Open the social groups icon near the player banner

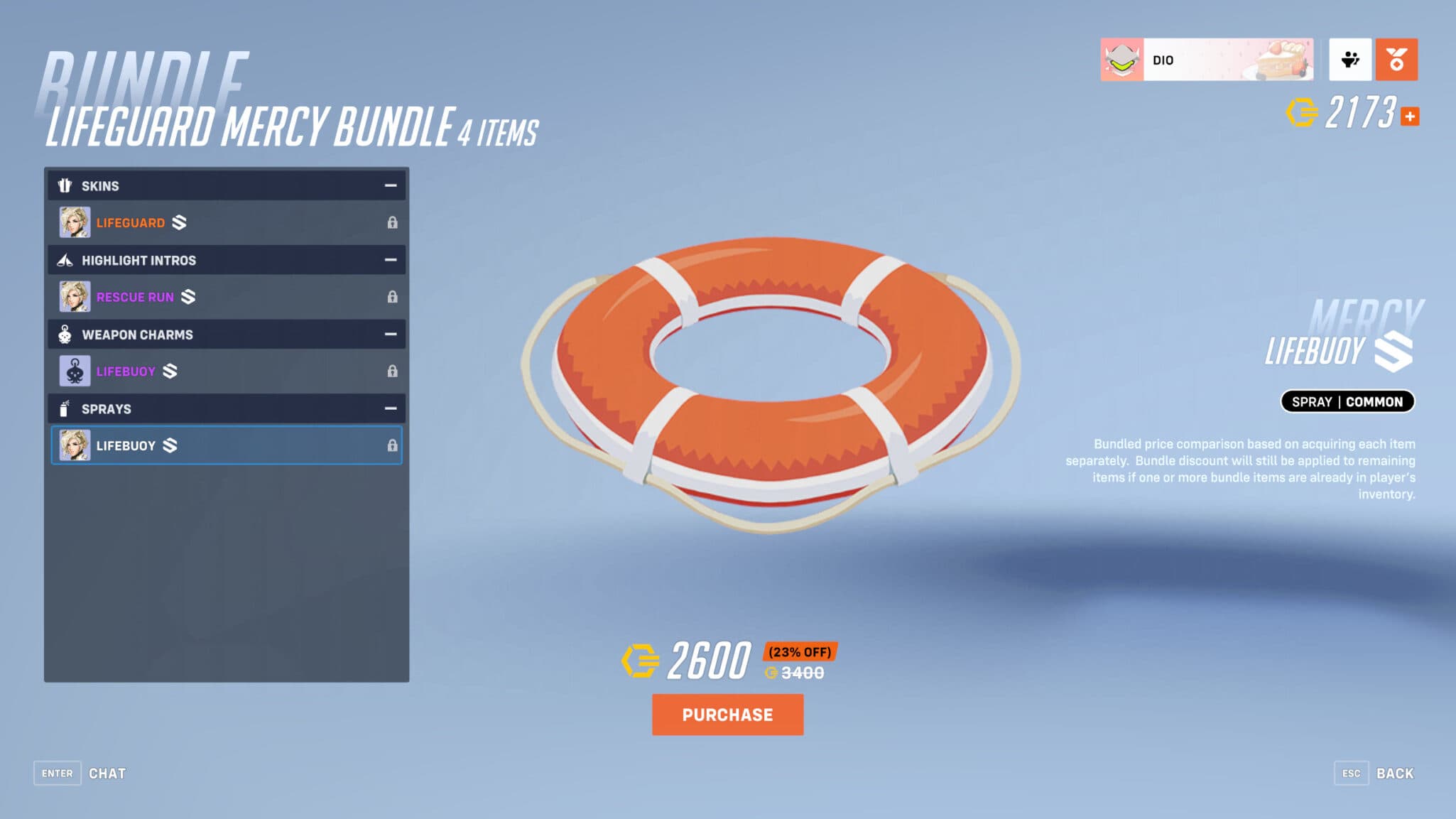[1350, 60]
